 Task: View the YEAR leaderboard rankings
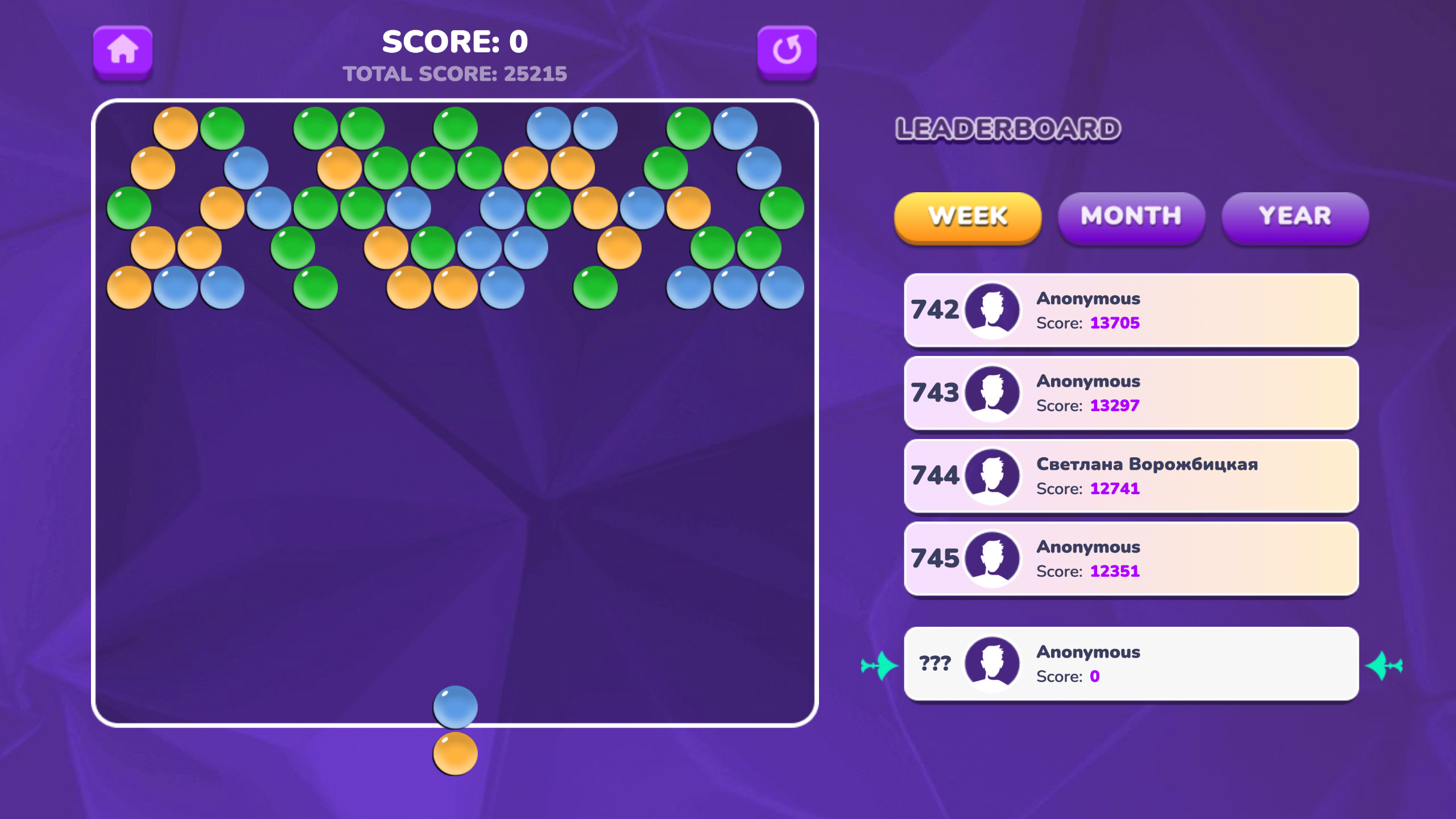1294,216
